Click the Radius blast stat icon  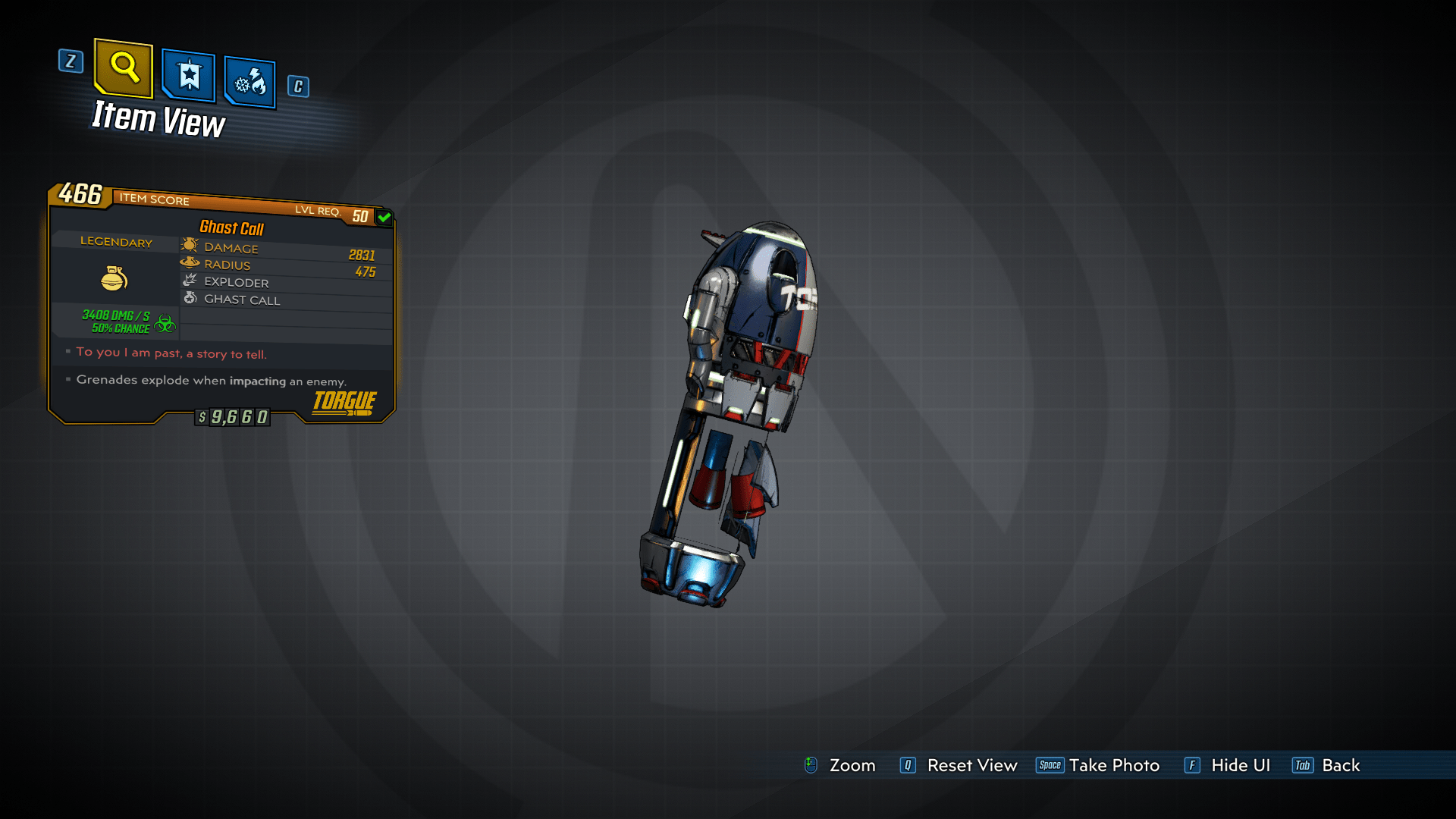(189, 263)
